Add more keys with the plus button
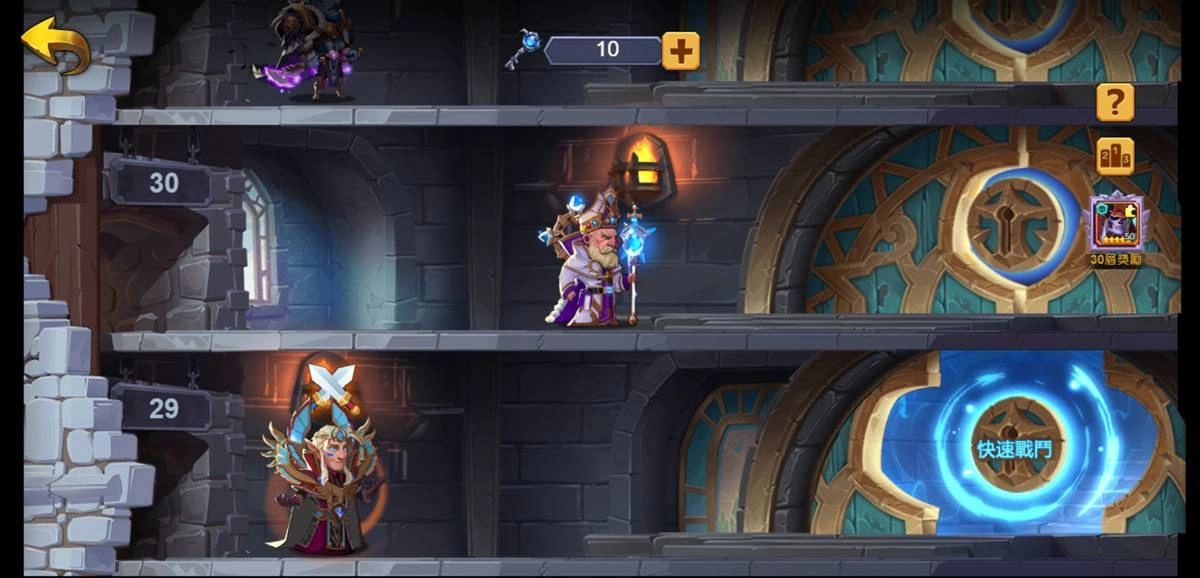The height and width of the screenshot is (578, 1200). (680, 50)
